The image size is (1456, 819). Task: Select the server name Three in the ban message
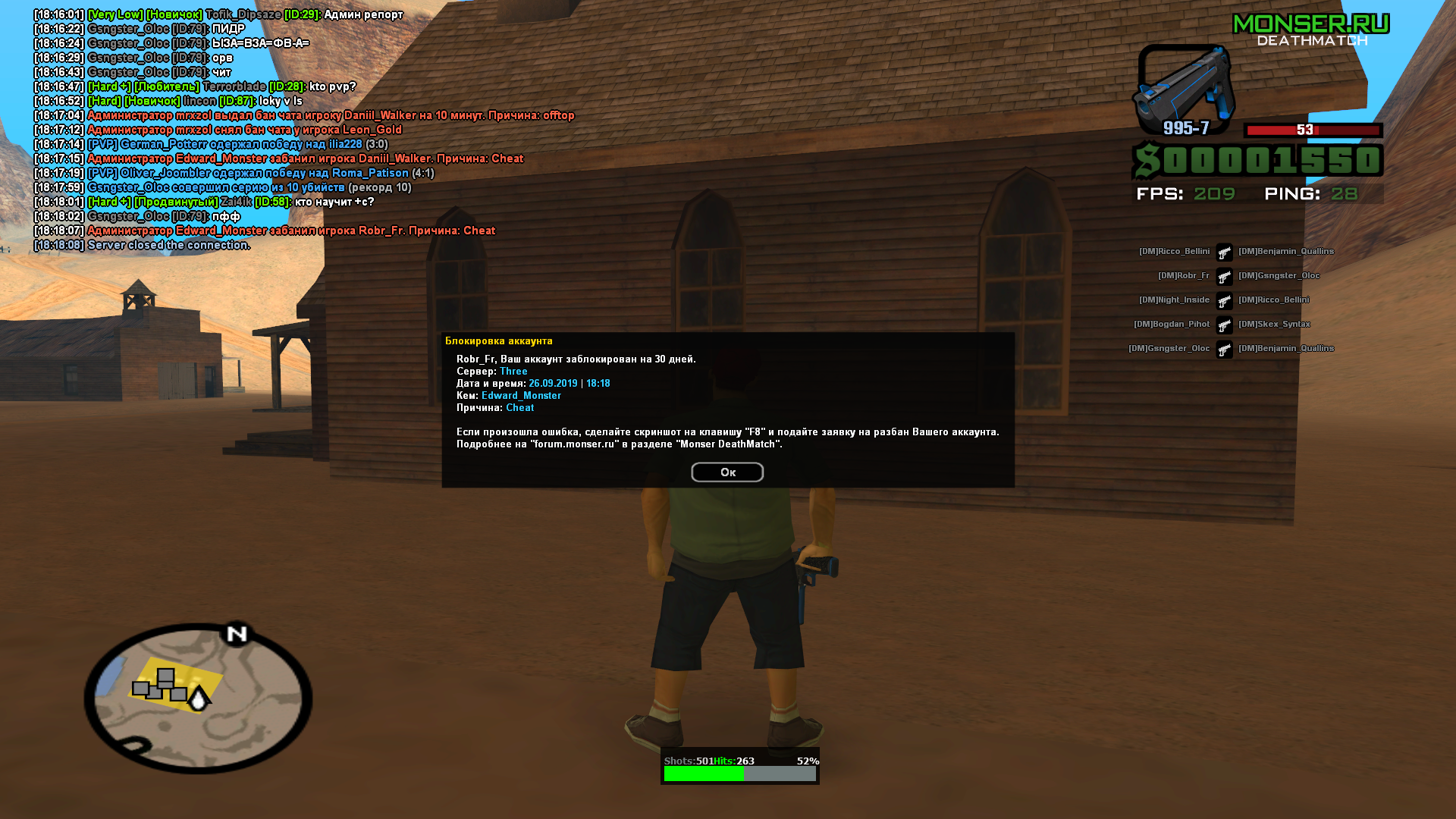tap(513, 371)
